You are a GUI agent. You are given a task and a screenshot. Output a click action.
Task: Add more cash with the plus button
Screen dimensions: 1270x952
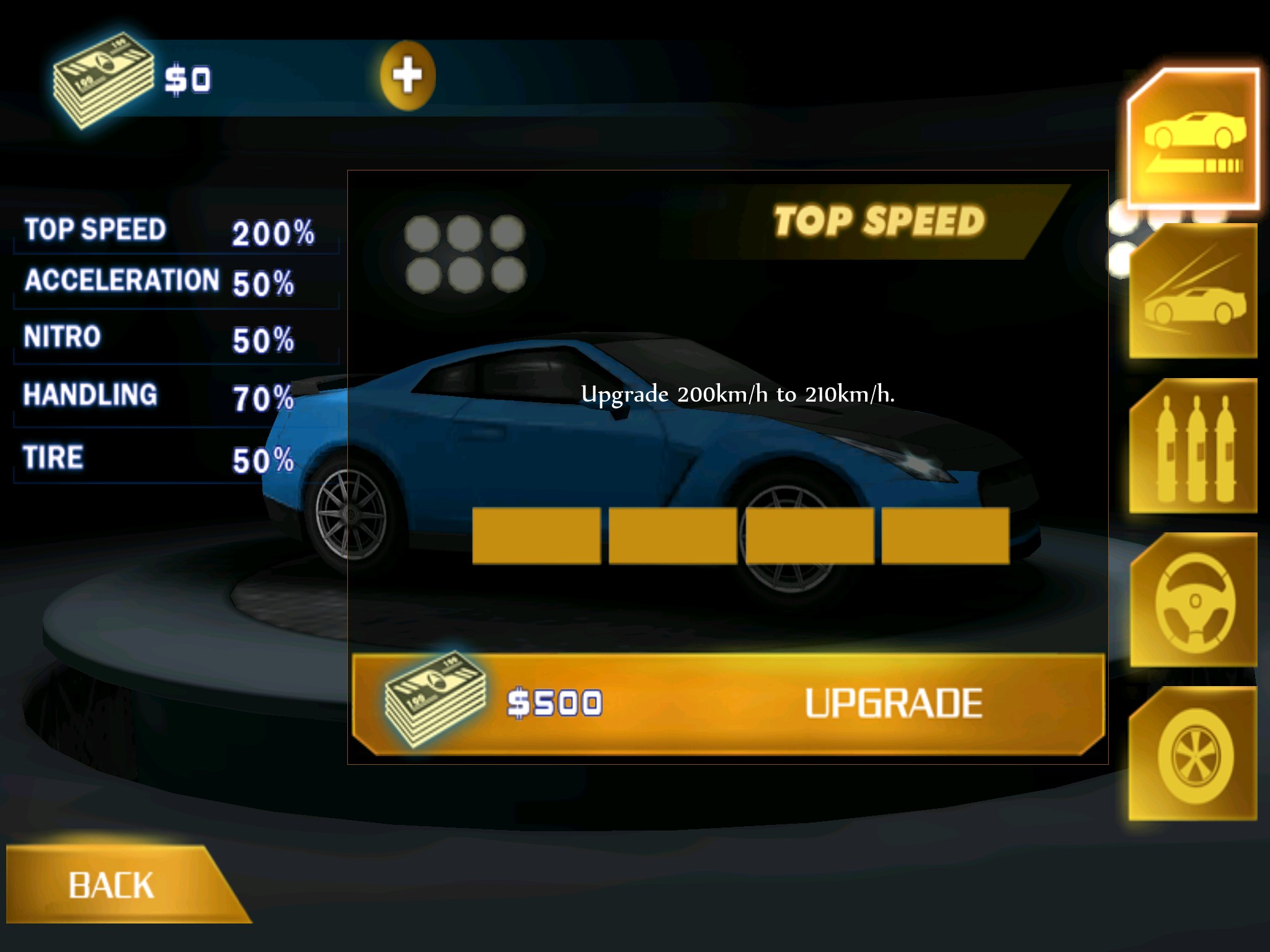coord(407,76)
